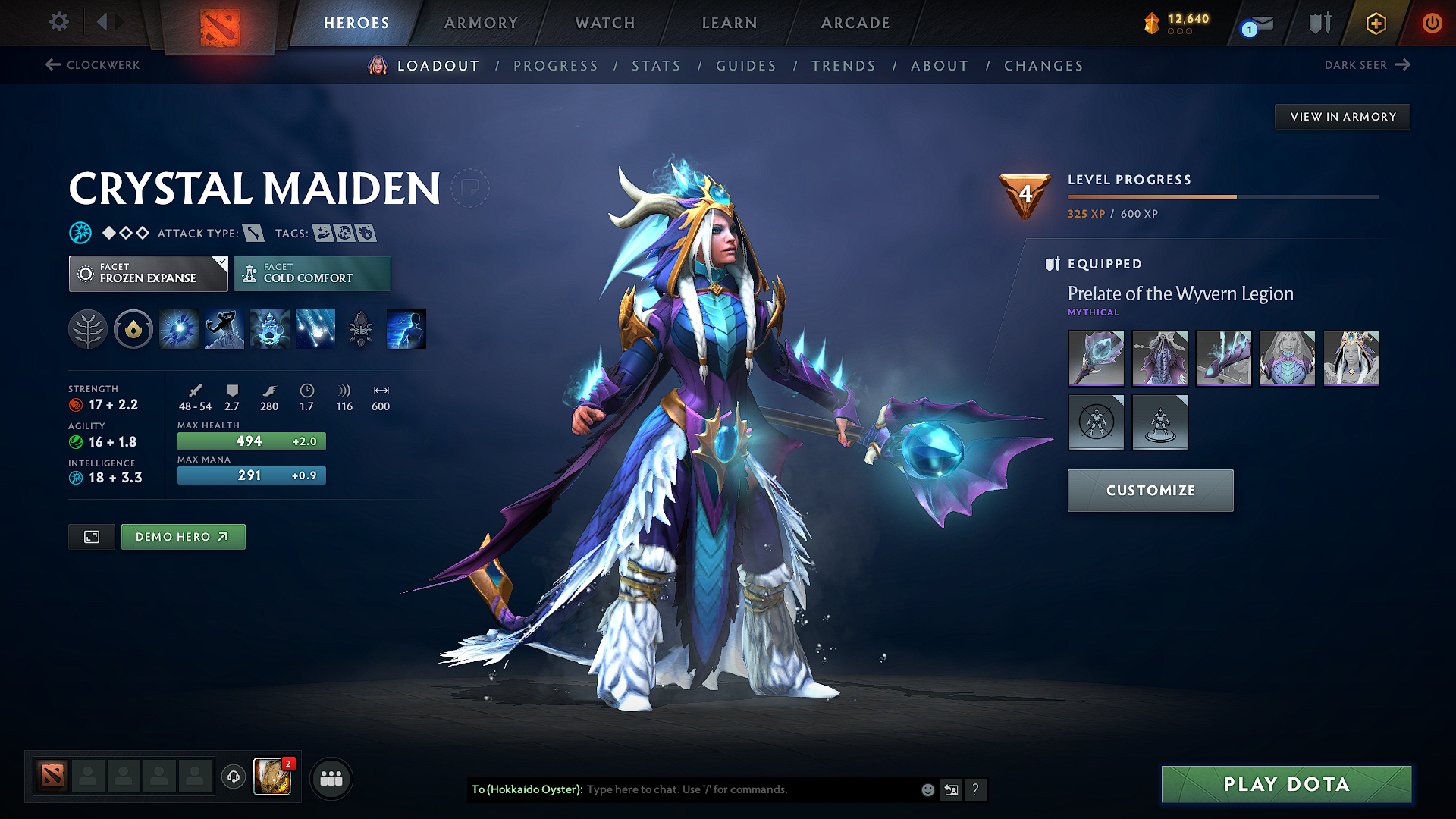Viewport: 1456px width, 819px height.
Task: Open the friends list people icon
Action: coord(330,777)
